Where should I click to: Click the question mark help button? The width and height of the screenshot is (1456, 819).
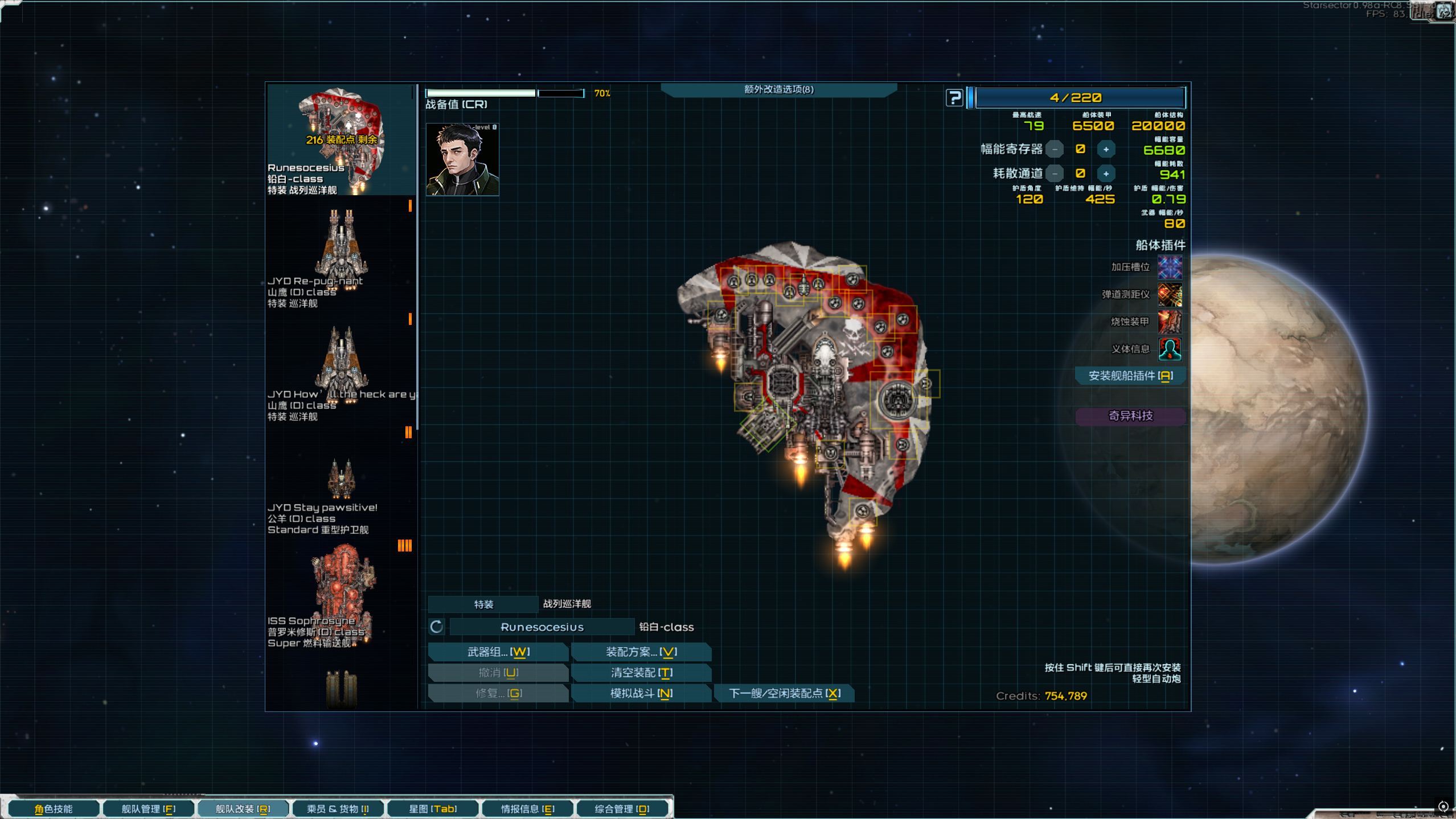click(x=954, y=98)
